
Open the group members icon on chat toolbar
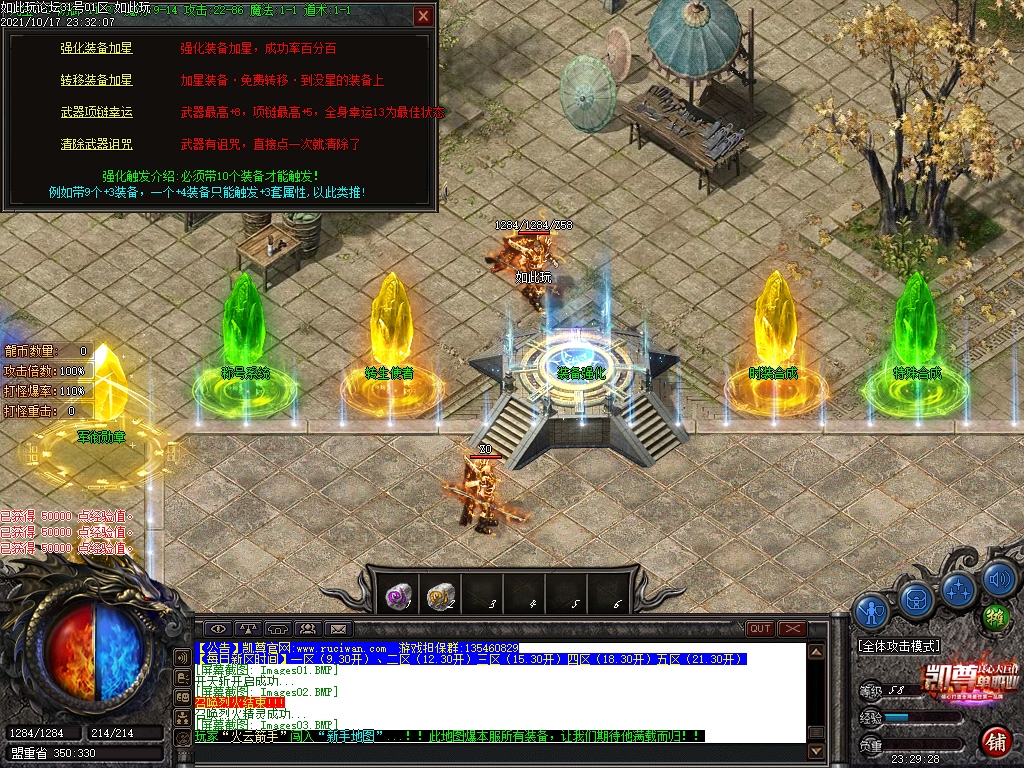click(308, 628)
